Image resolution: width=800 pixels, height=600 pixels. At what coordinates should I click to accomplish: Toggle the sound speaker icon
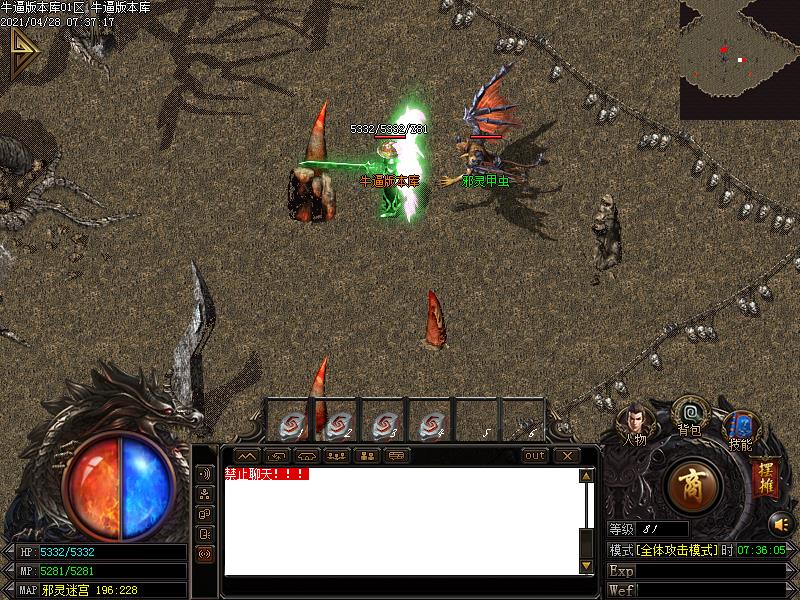click(x=779, y=522)
